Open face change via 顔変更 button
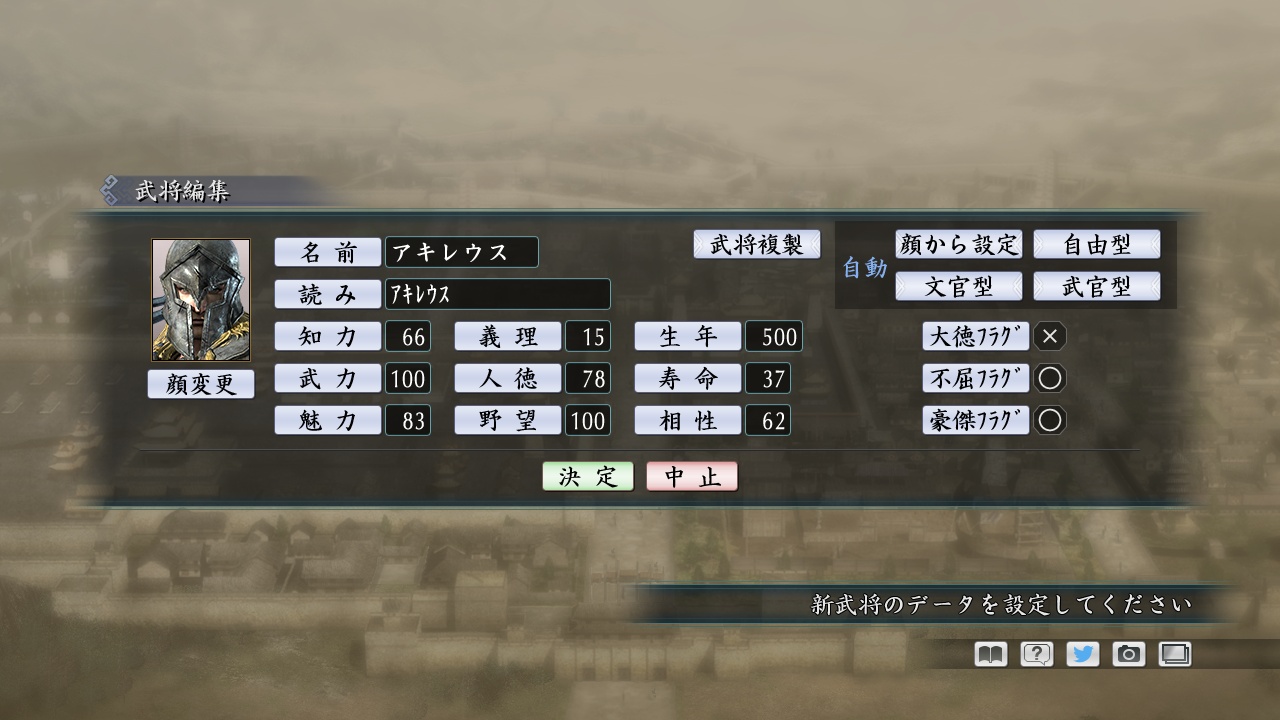Screen dimensions: 1280x720 click(200, 383)
